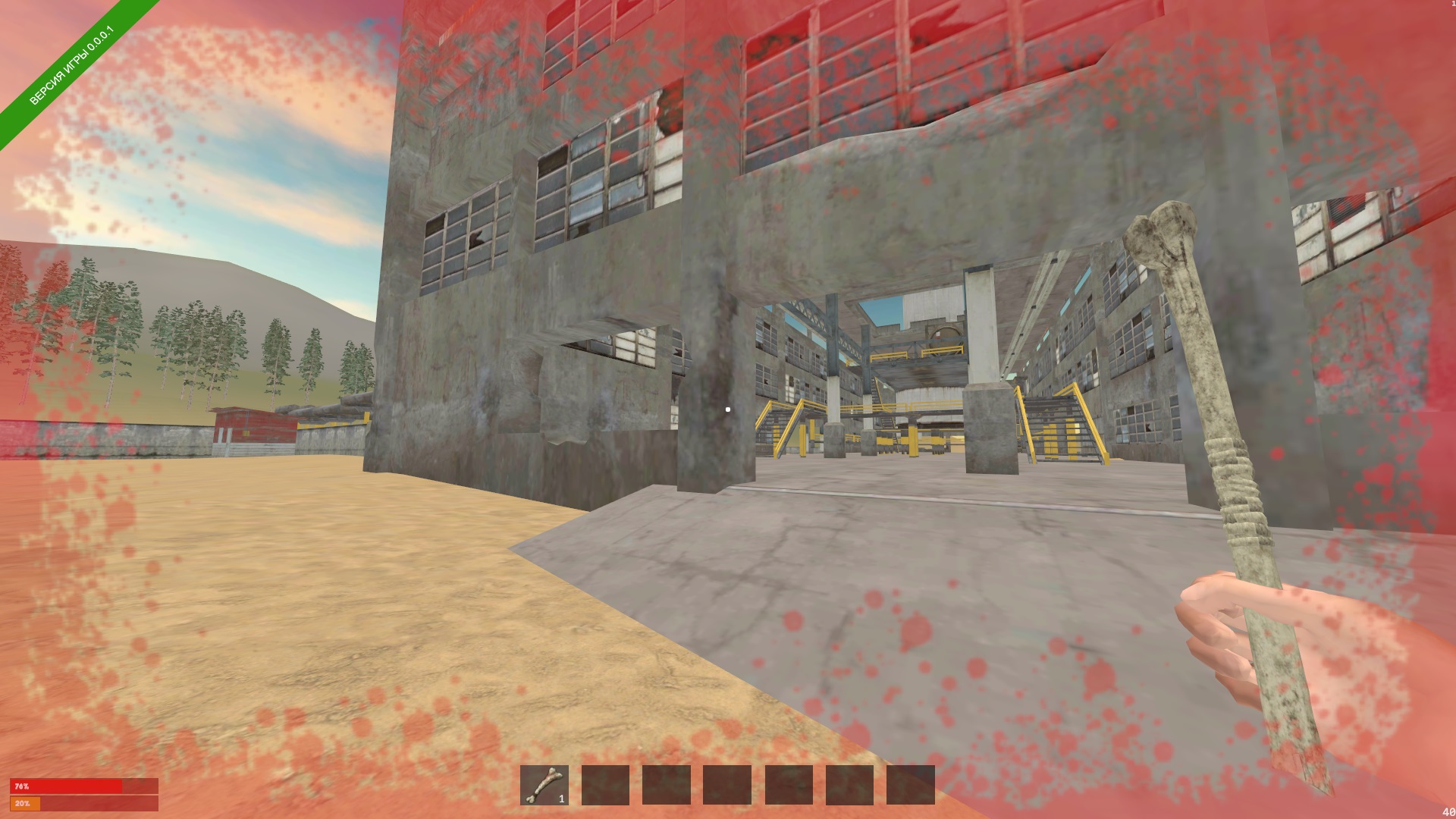Click the third hotbar slot
The image size is (1456, 819).
coord(667,786)
